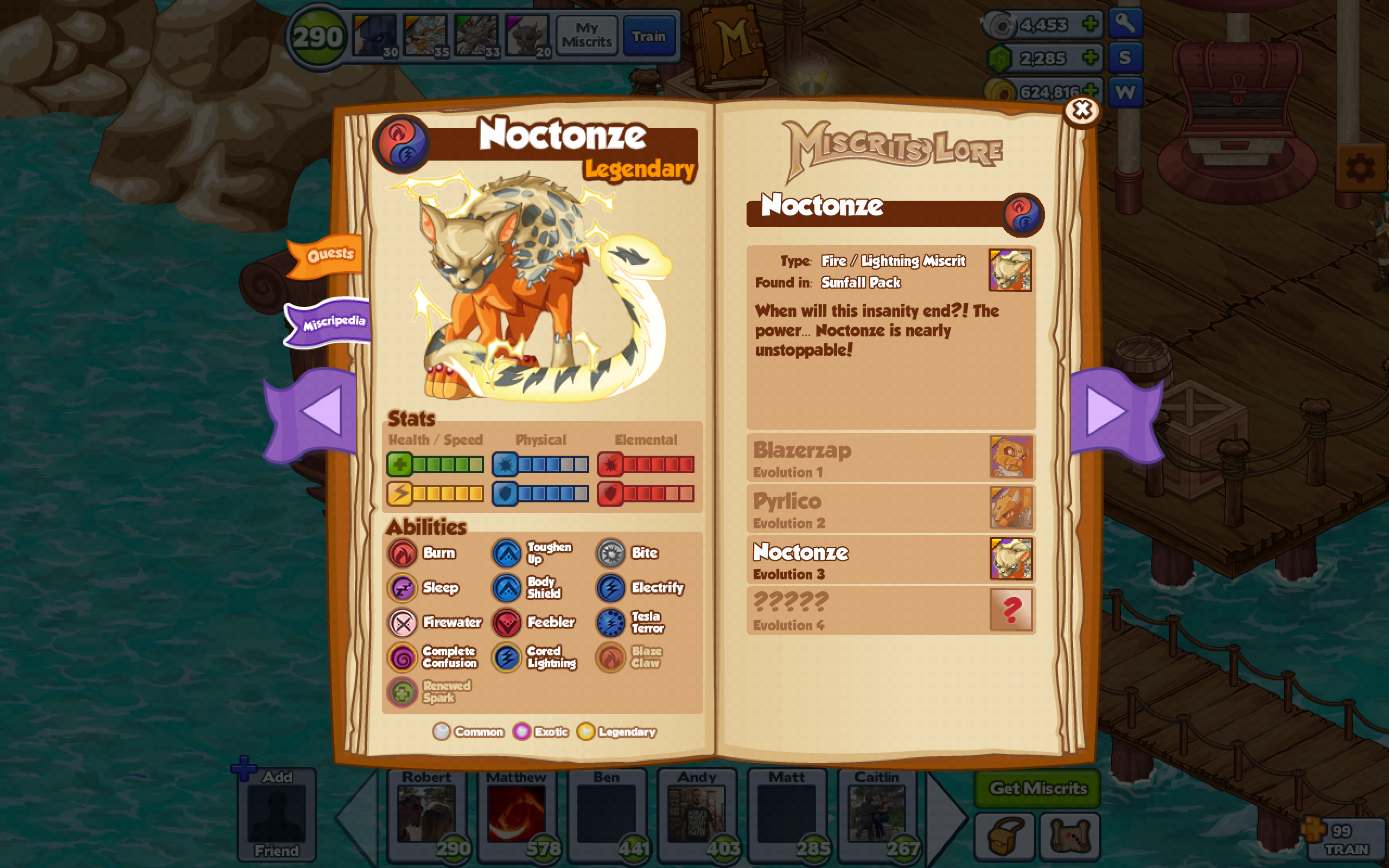Select the Electrify ability icon
The image size is (1389, 868).
[x=611, y=588]
